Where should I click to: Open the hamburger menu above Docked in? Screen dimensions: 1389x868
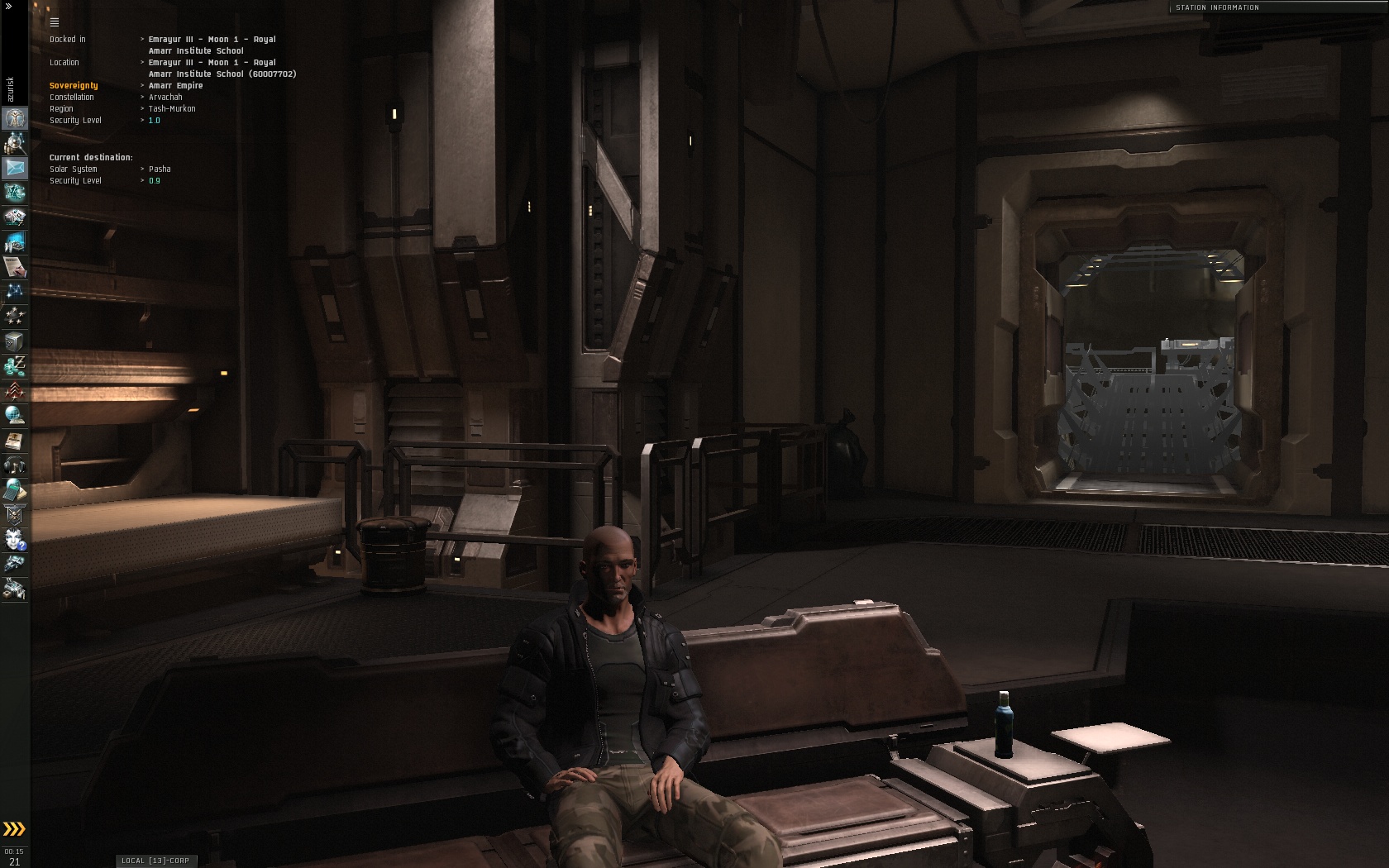tap(55, 22)
